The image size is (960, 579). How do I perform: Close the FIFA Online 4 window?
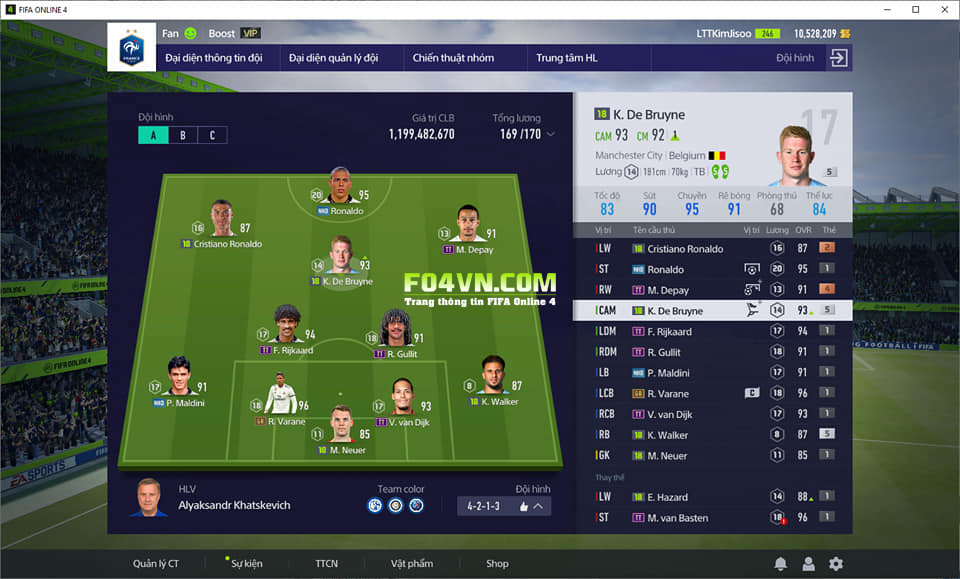942,9
